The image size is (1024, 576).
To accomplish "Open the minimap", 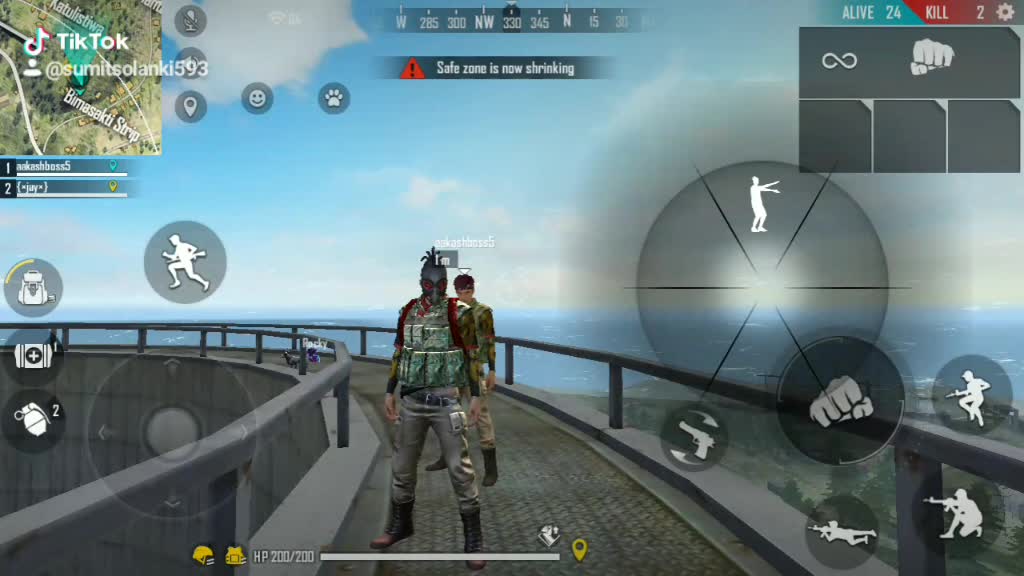I will coord(80,78).
